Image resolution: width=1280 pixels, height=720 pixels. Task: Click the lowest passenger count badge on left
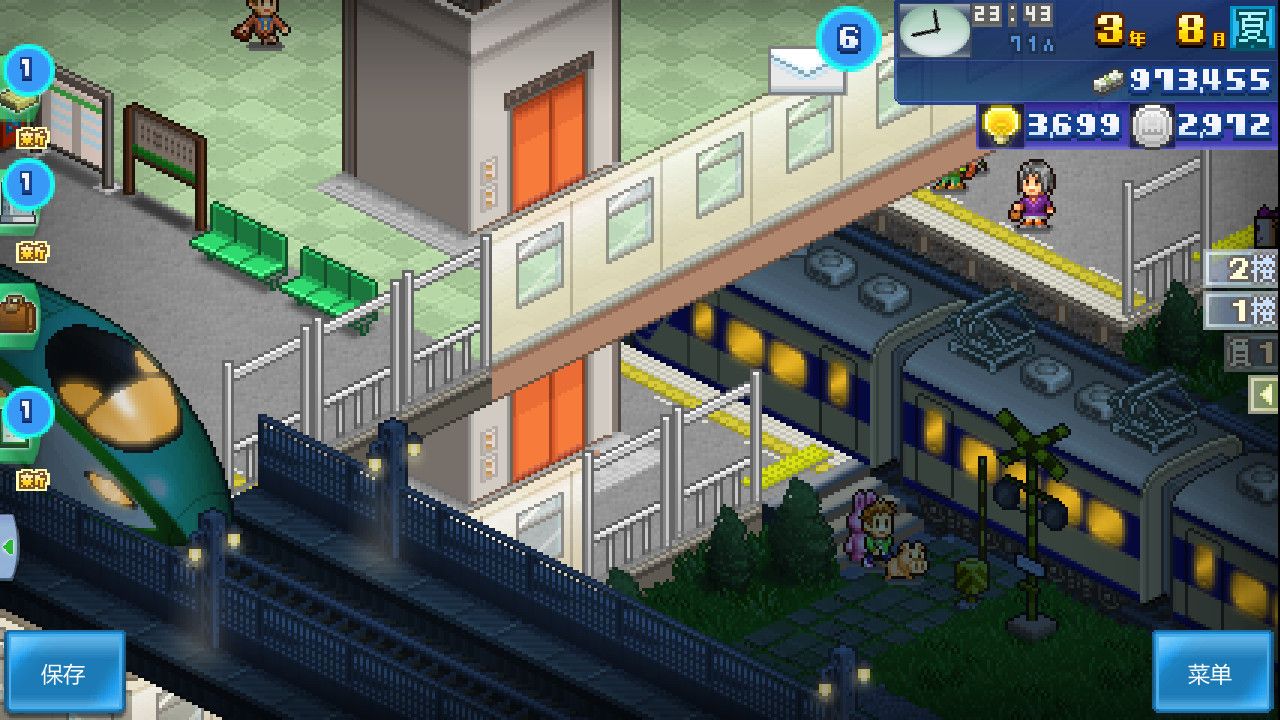(x=27, y=412)
